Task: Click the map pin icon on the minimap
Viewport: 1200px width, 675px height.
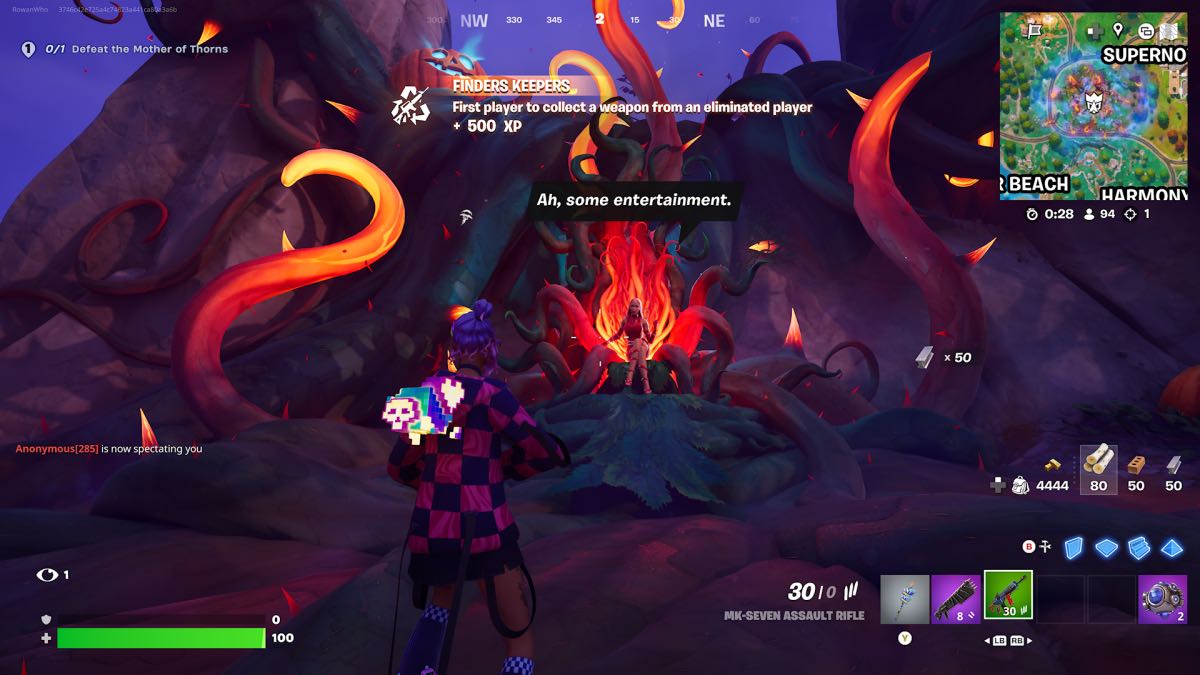Action: (x=1117, y=30)
